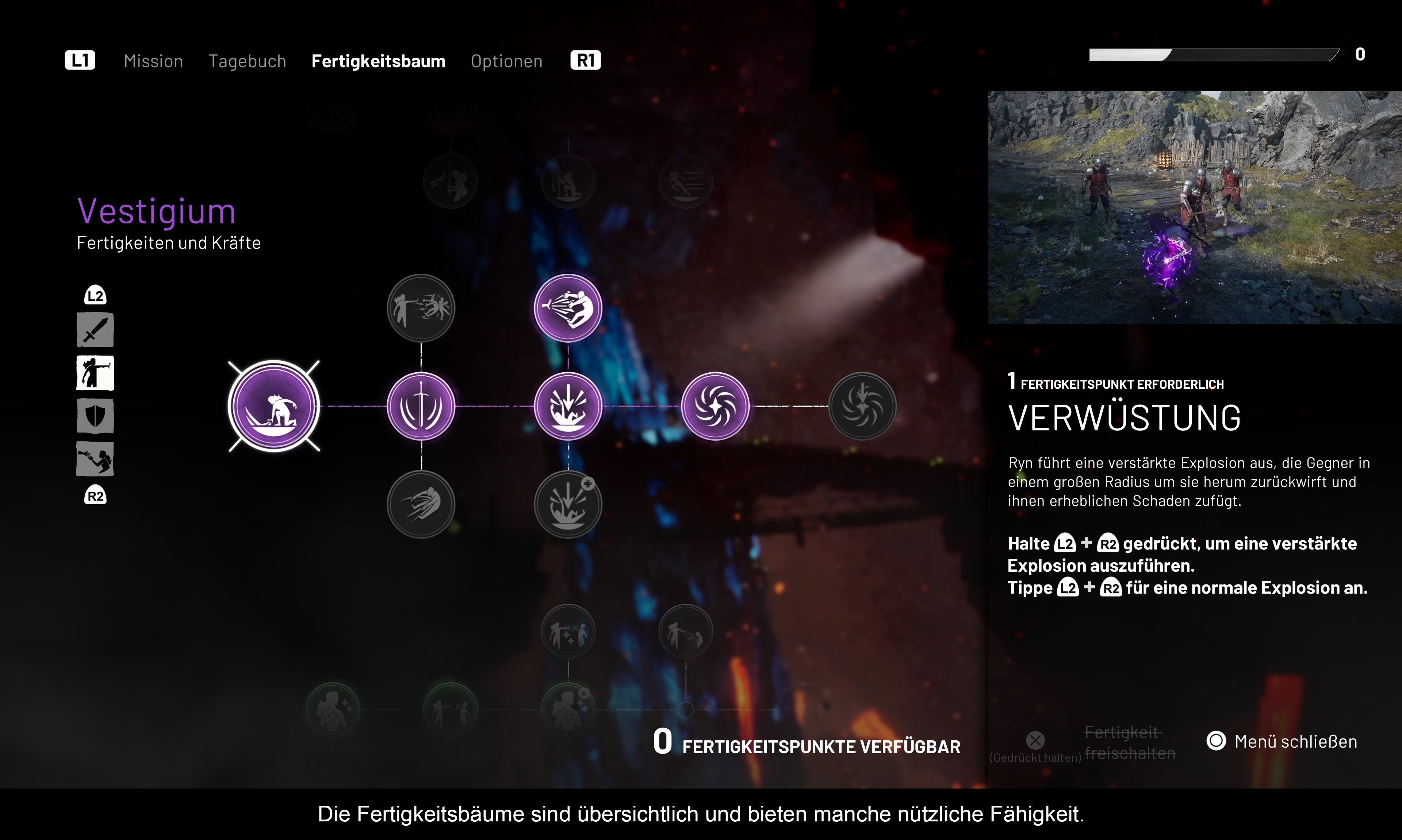Choose the purple blast-push skill node
Viewport: 1402px width, 840px height.
pos(568,308)
